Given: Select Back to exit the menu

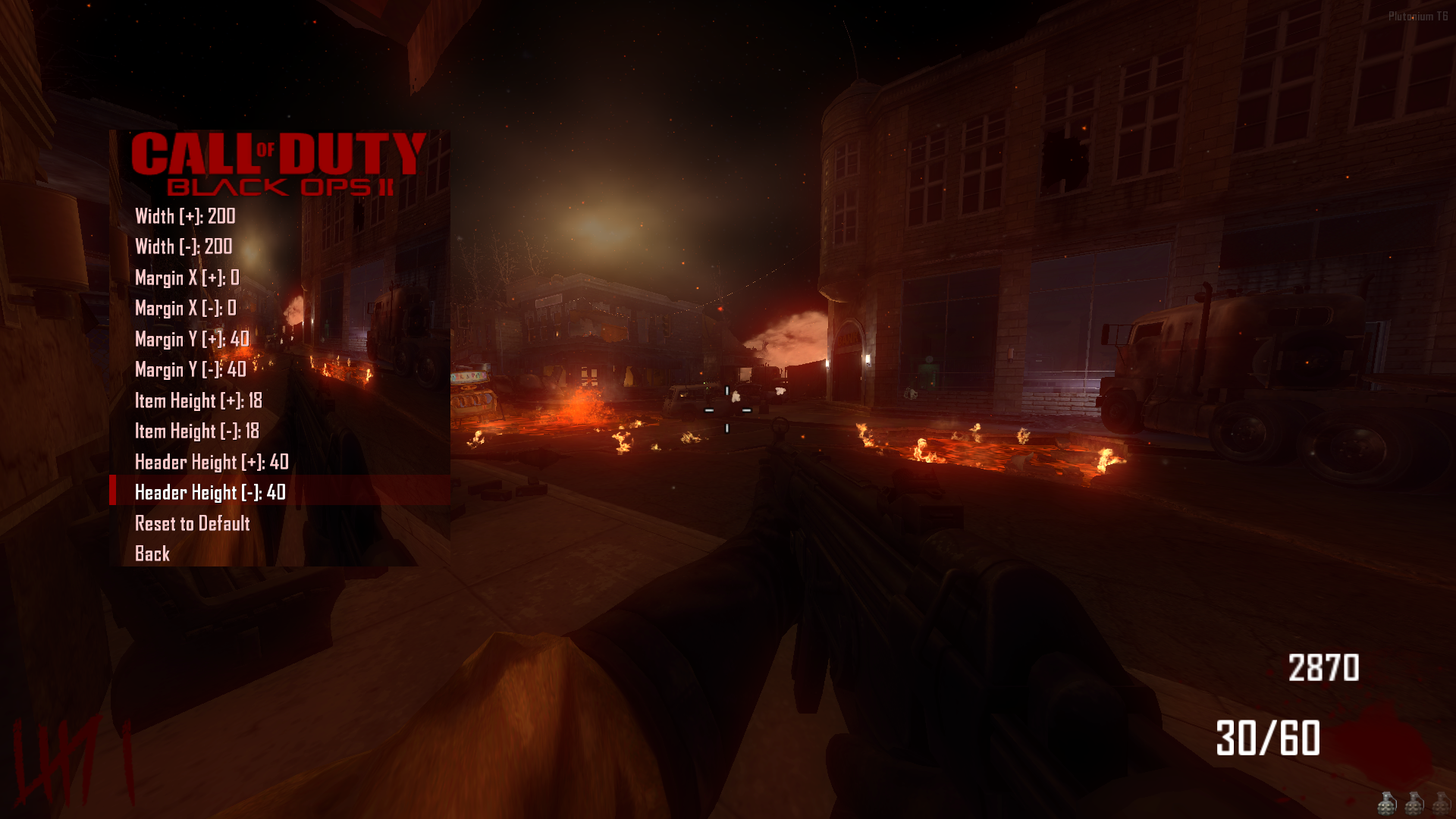Looking at the screenshot, I should click(x=150, y=554).
